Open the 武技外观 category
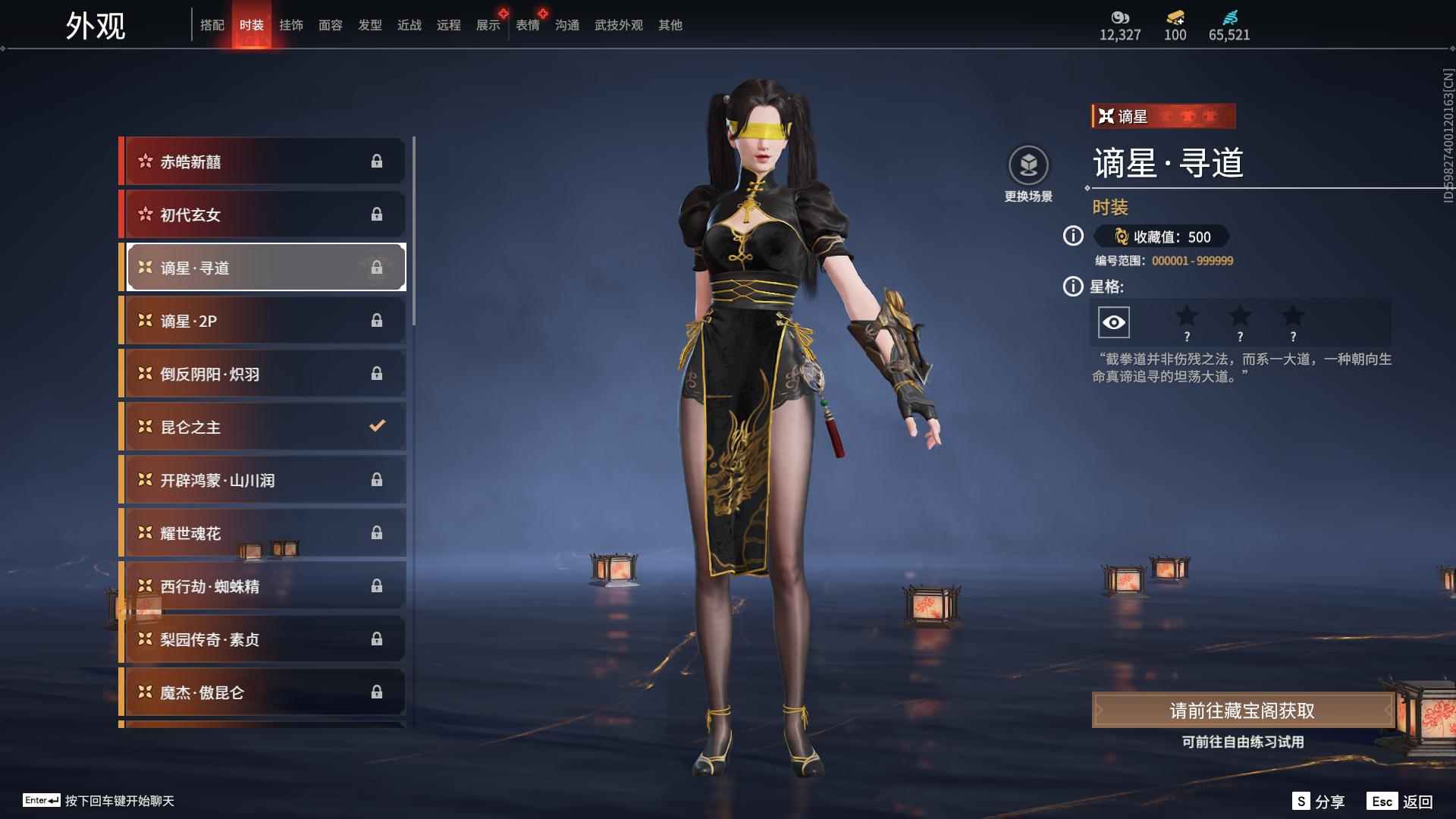Image resolution: width=1456 pixels, height=819 pixels. tap(617, 24)
